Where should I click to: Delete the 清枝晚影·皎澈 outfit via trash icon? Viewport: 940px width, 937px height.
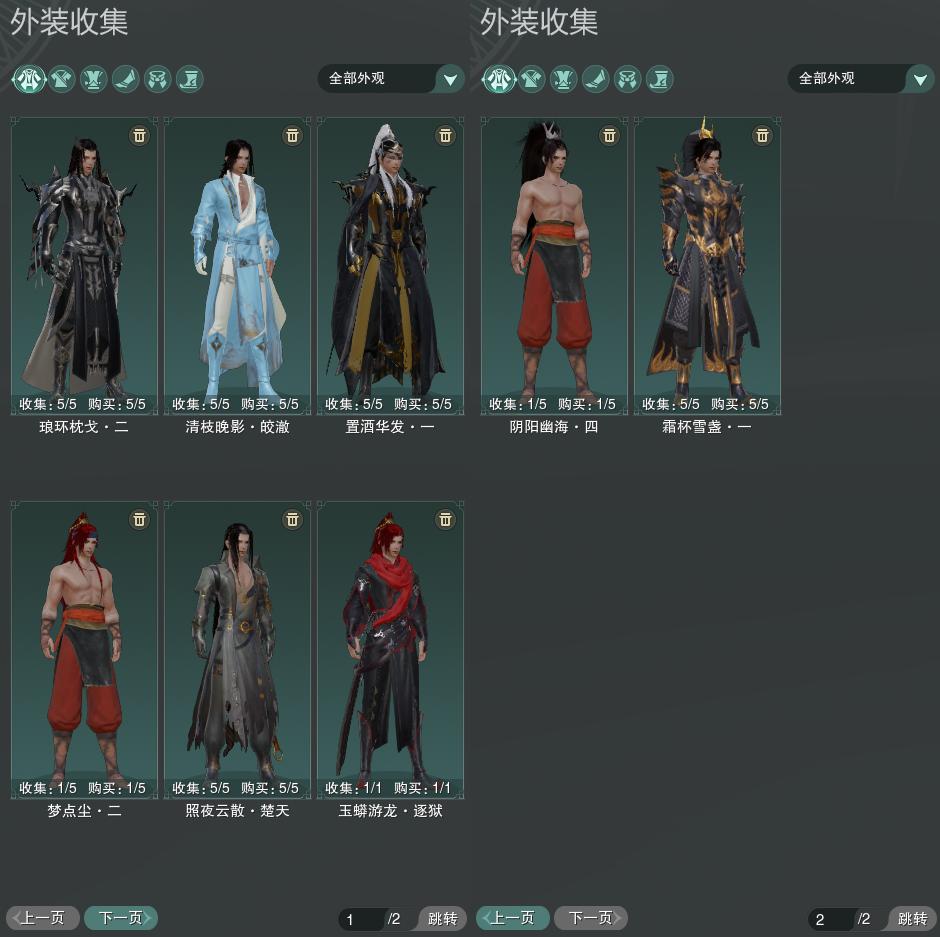point(292,135)
